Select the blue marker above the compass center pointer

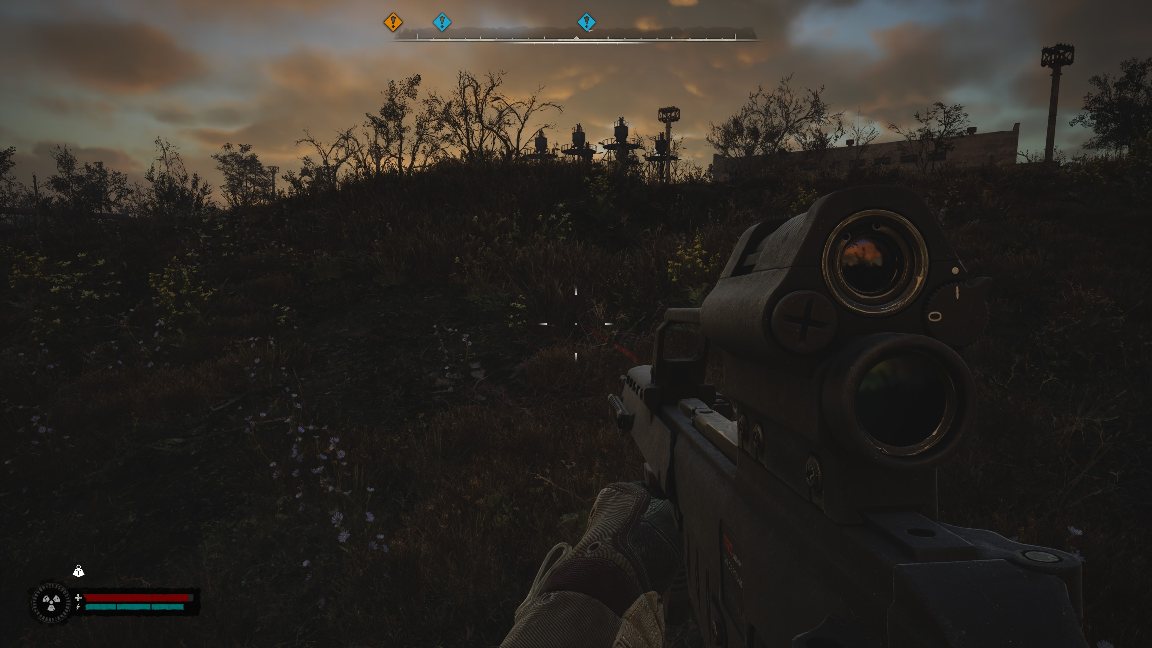click(x=587, y=21)
